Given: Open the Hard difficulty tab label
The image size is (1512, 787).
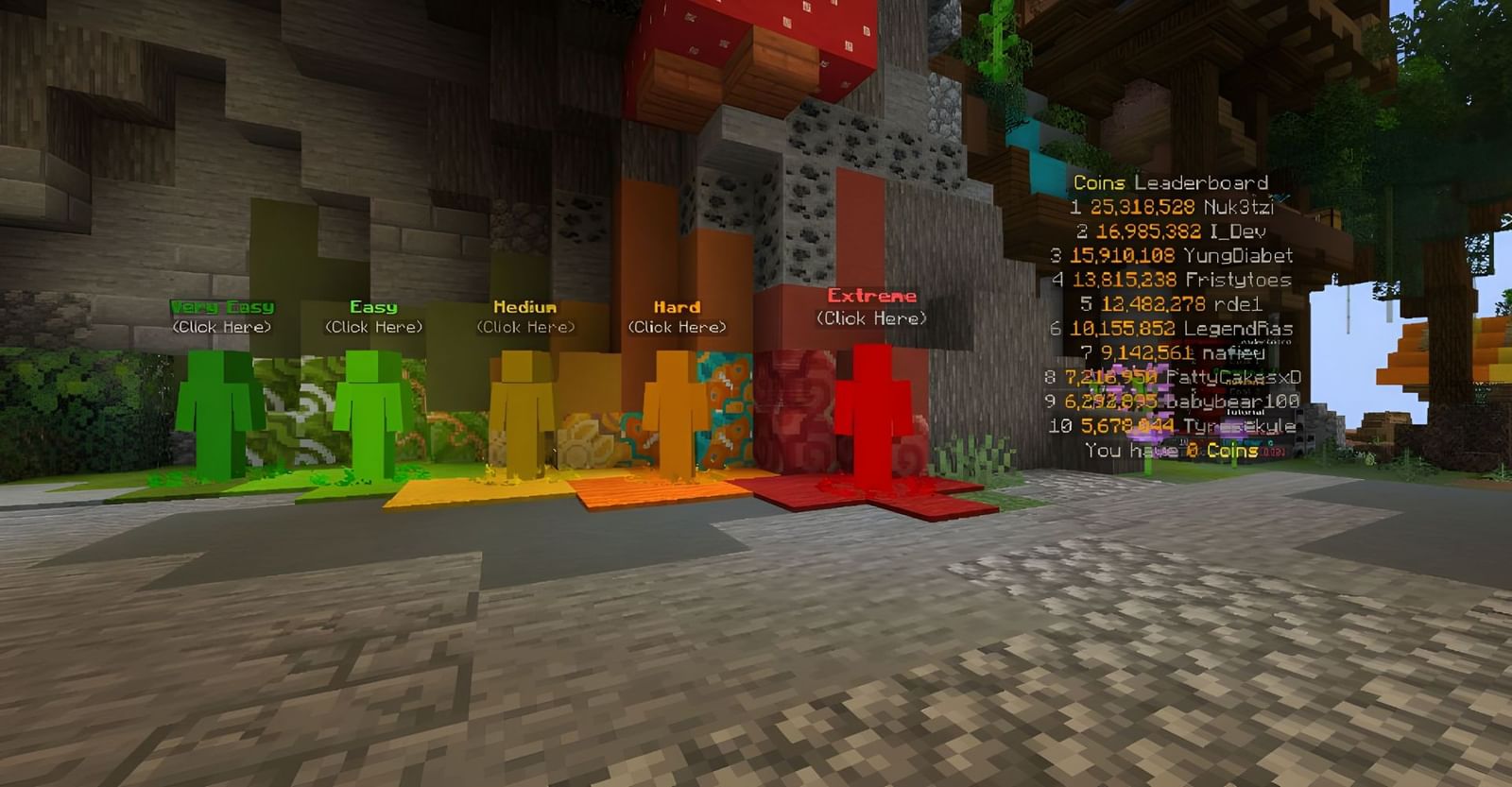Looking at the screenshot, I should (x=677, y=305).
